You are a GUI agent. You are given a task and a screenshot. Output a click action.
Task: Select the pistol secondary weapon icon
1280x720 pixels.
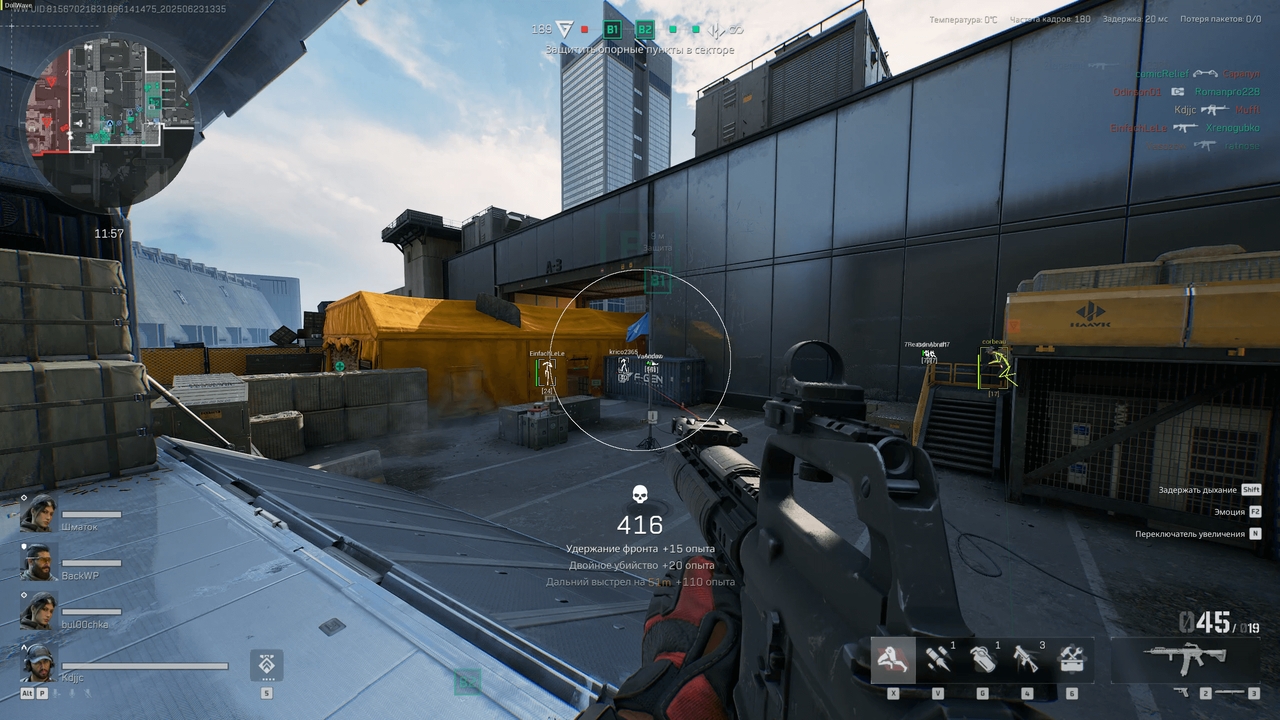coord(1182,694)
